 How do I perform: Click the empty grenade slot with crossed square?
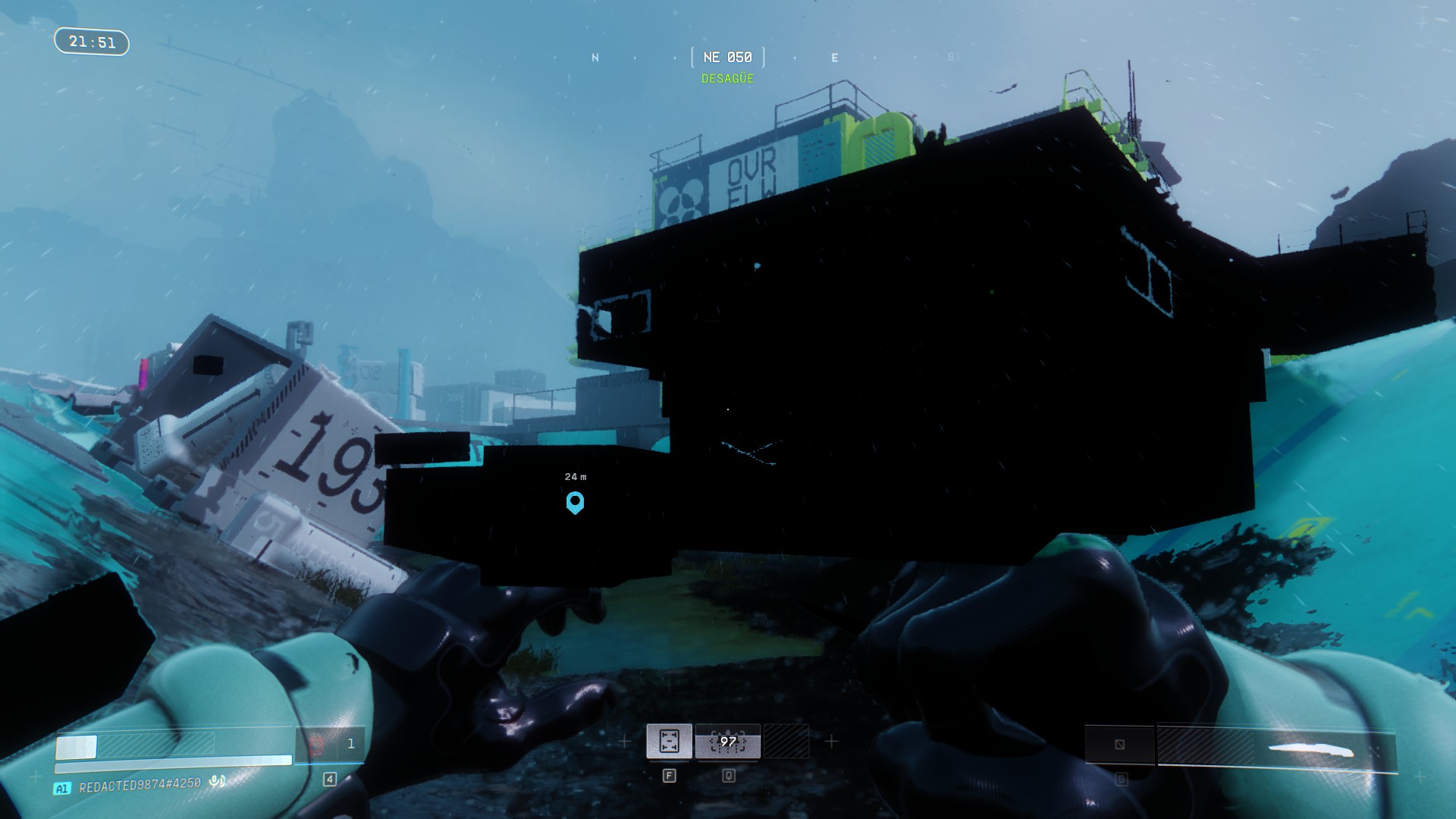(1119, 744)
